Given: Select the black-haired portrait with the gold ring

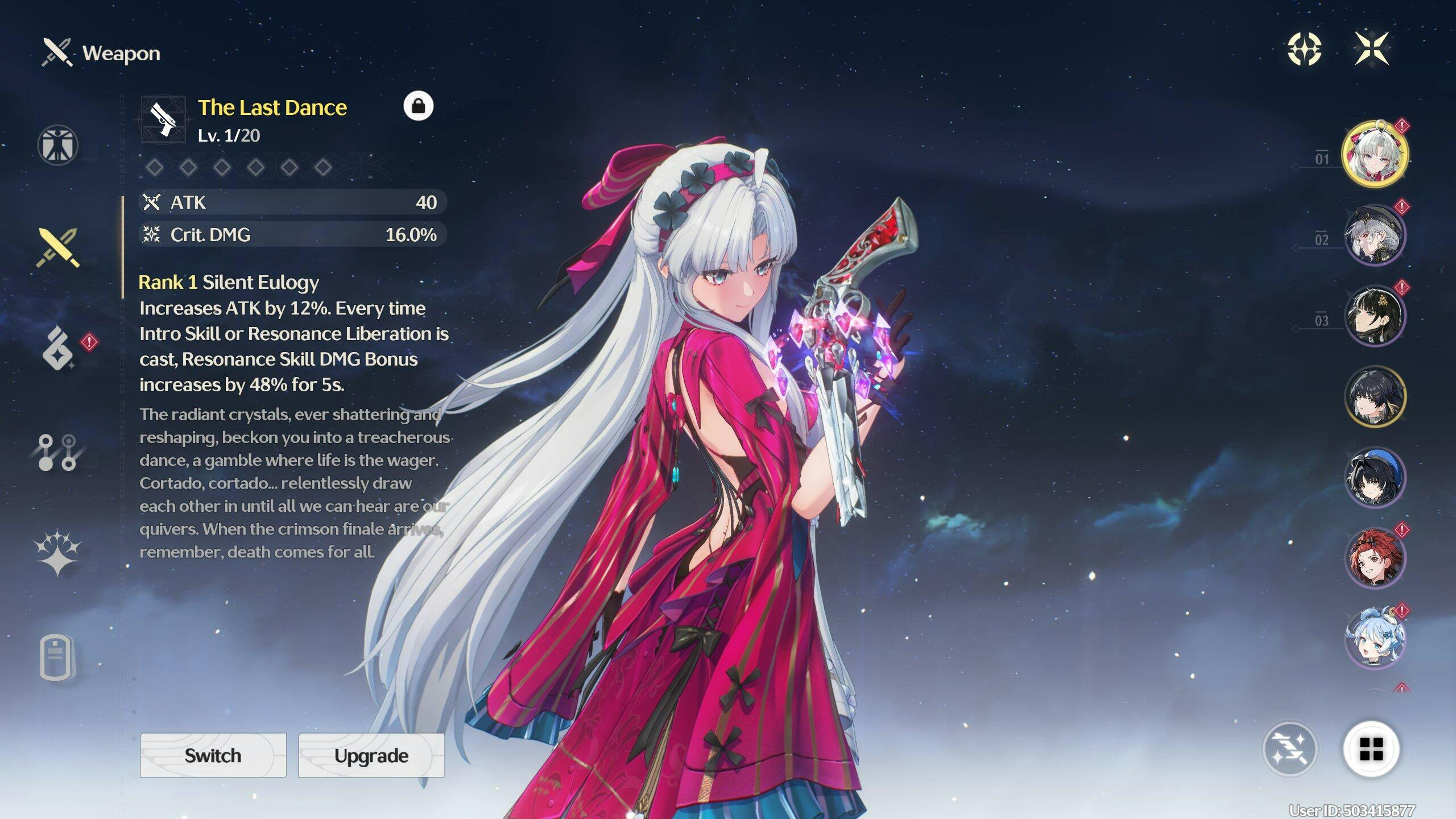Looking at the screenshot, I should coord(1375,397).
